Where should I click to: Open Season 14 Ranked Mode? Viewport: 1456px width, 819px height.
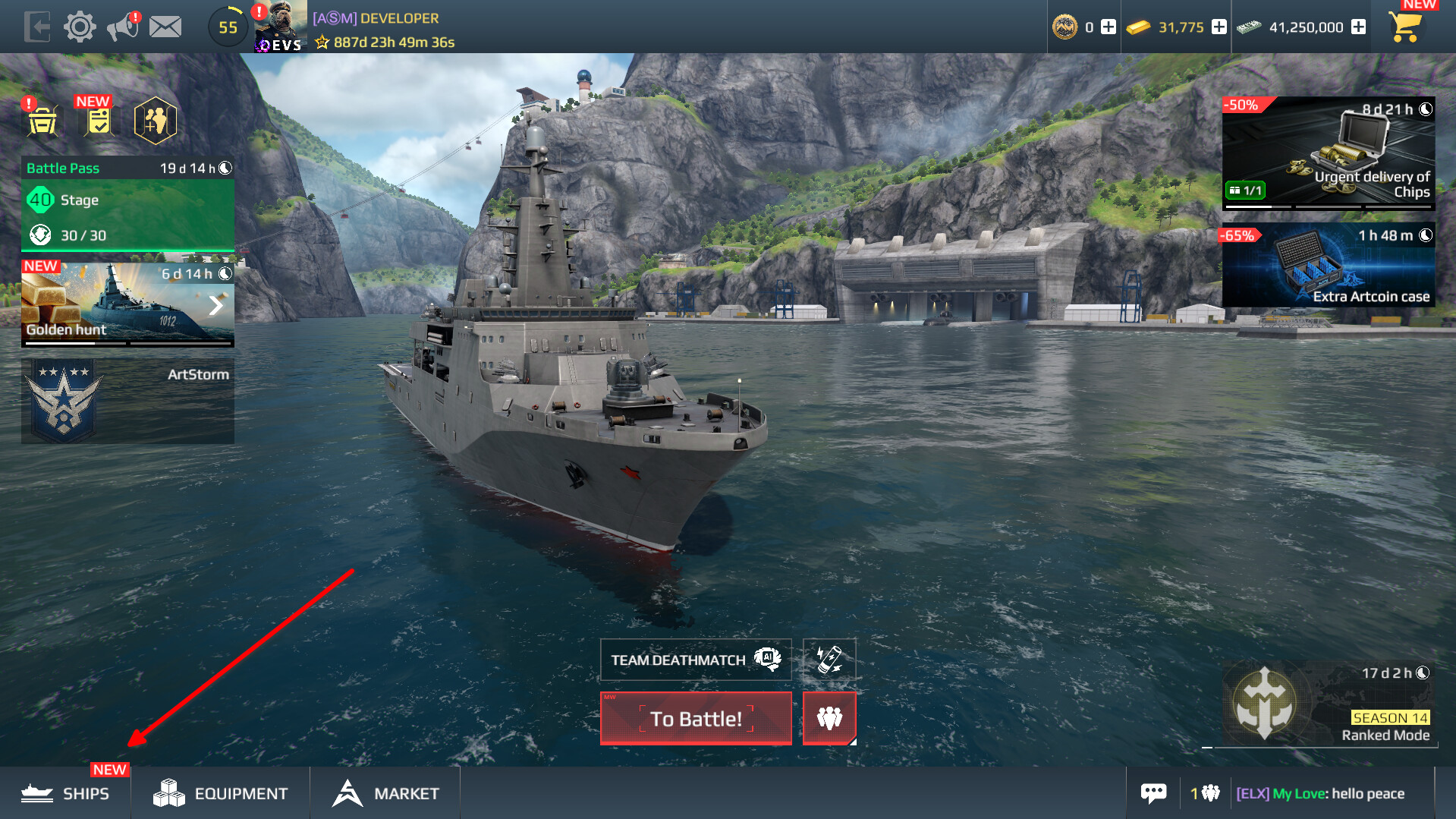[1328, 704]
